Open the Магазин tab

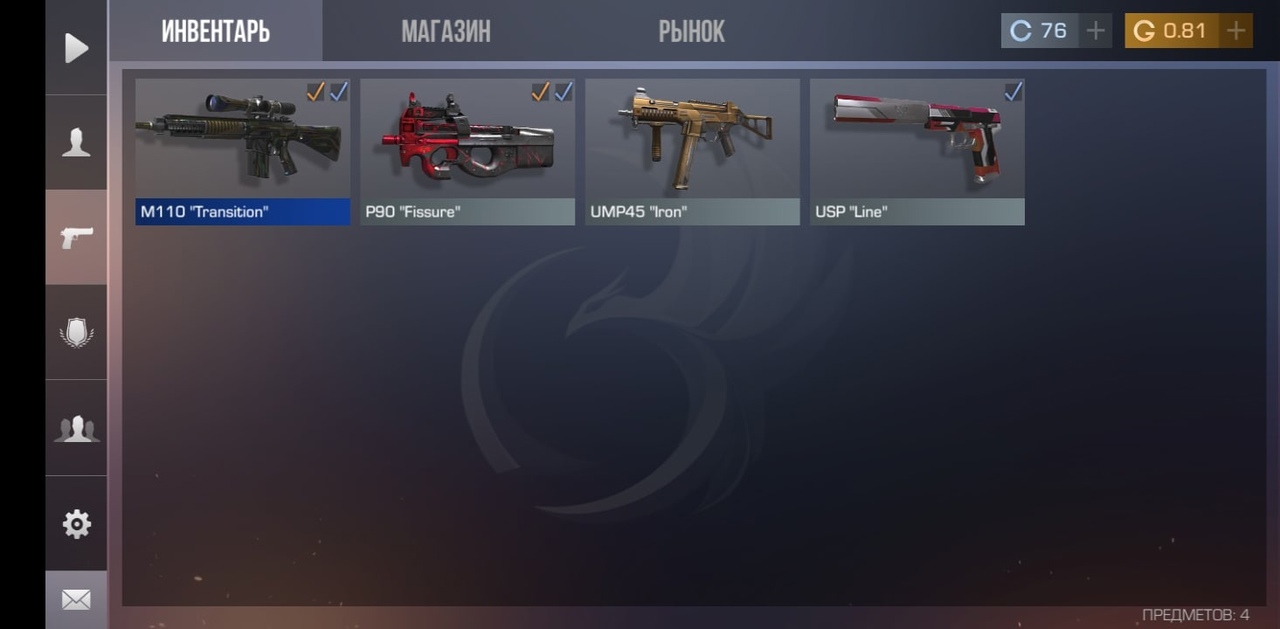click(x=446, y=32)
